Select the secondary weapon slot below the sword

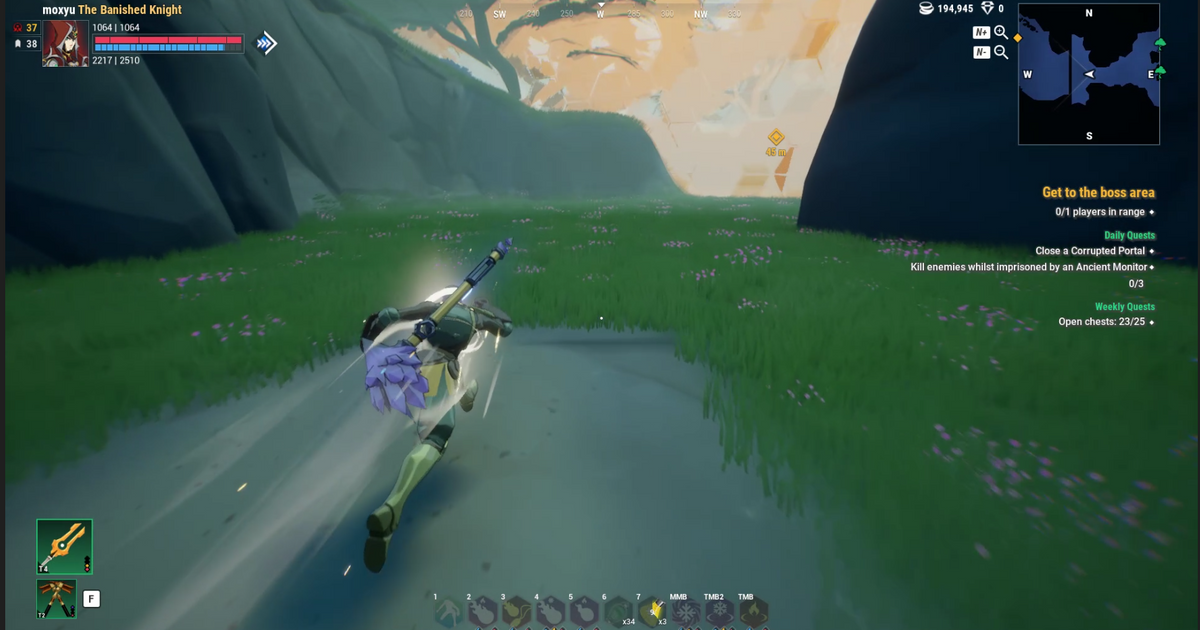(56, 599)
